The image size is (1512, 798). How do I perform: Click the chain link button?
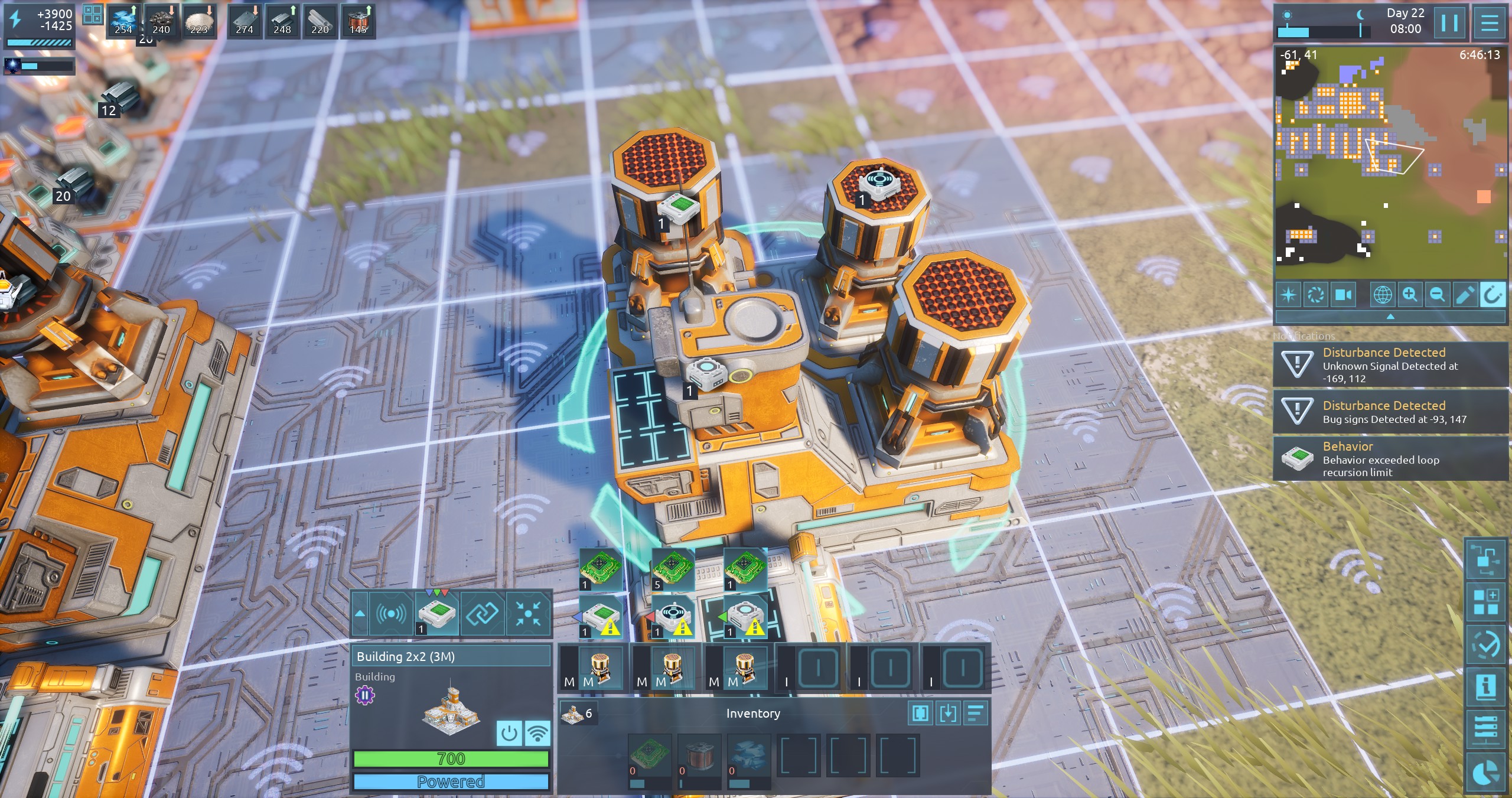(x=483, y=614)
